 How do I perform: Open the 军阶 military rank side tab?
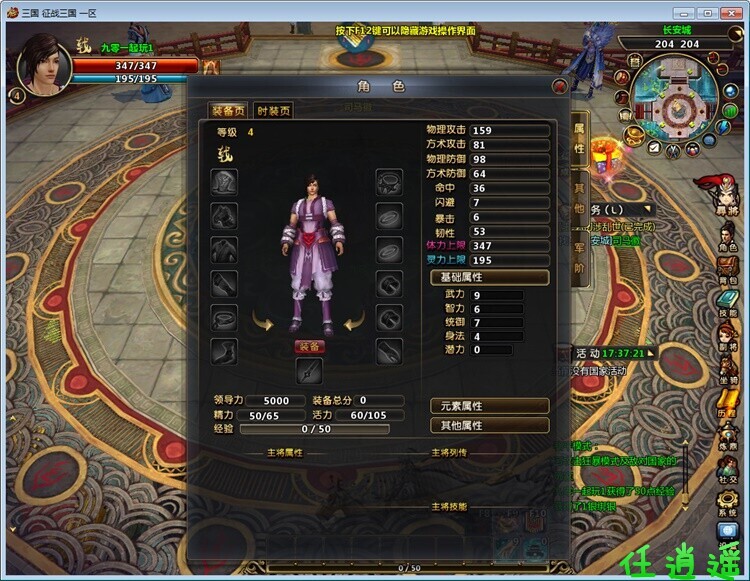[x=579, y=259]
